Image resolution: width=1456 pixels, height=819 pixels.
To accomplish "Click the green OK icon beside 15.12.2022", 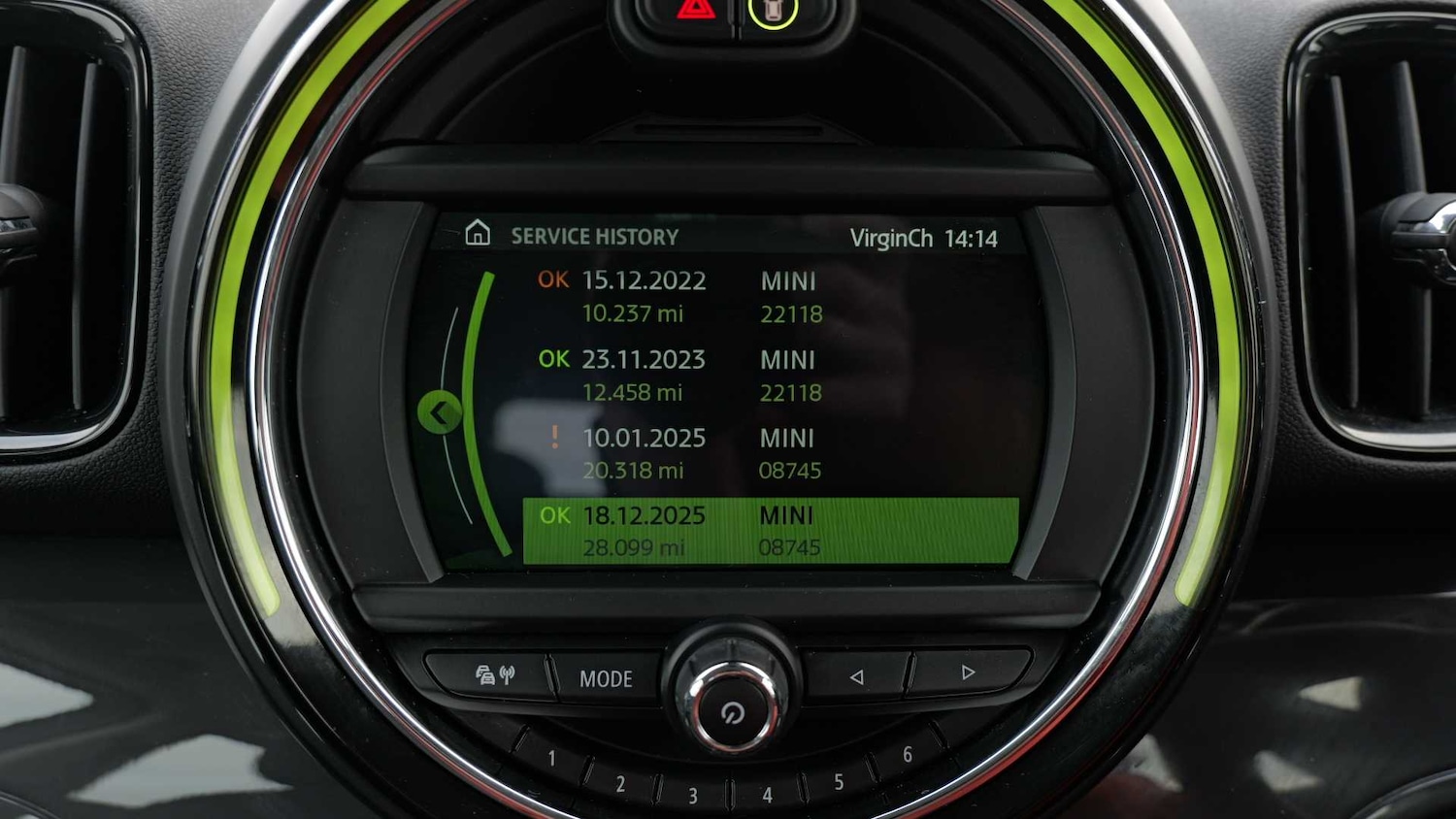I will (552, 280).
